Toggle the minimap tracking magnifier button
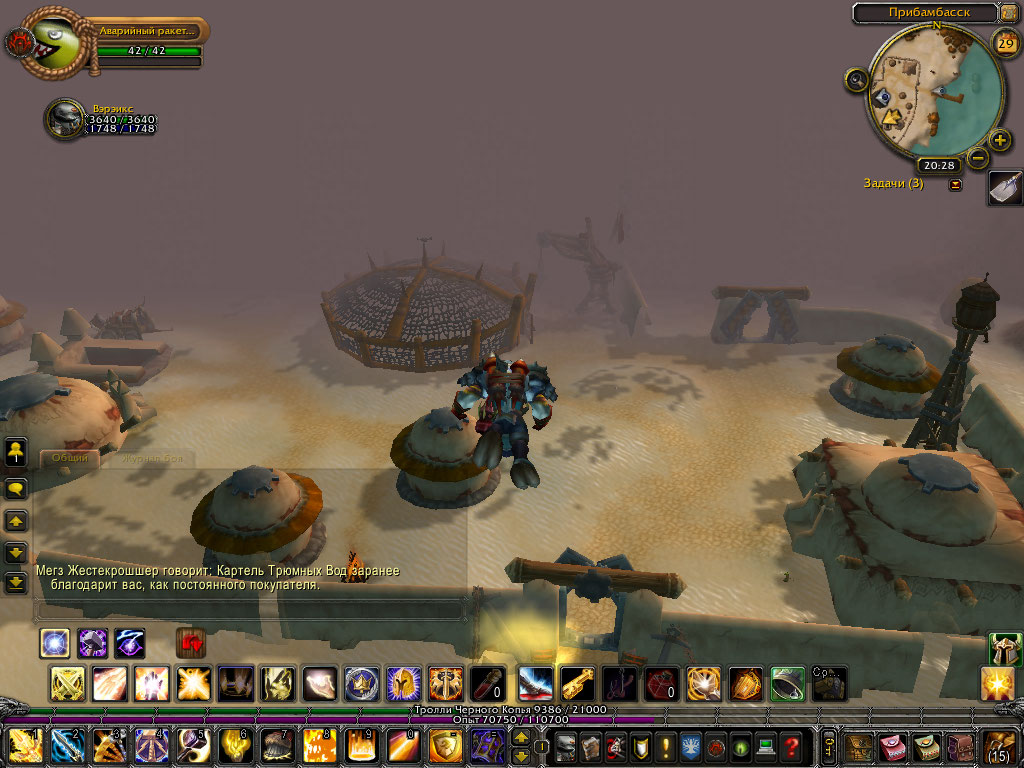 [856, 80]
